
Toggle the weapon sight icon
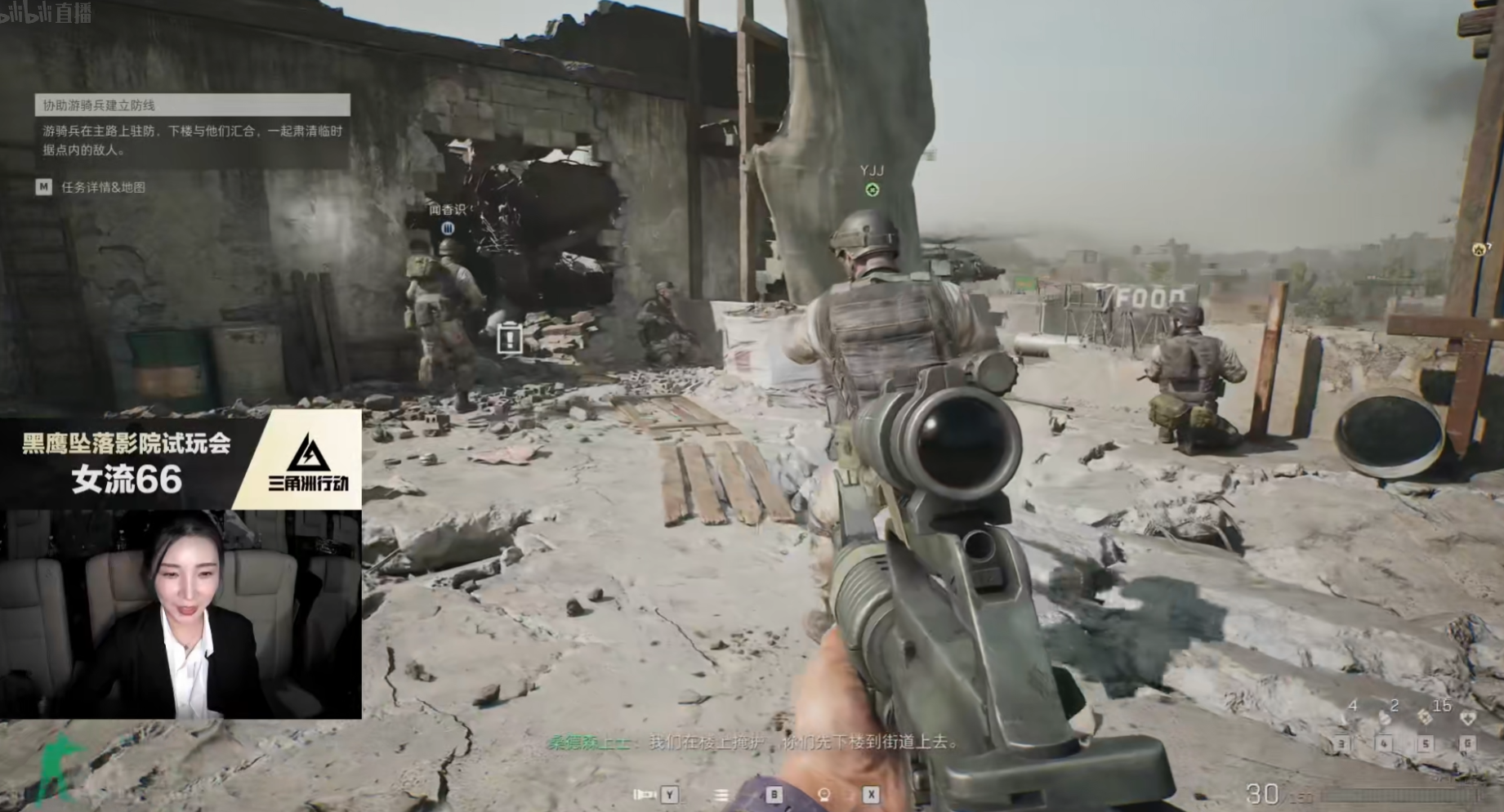(x=823, y=794)
